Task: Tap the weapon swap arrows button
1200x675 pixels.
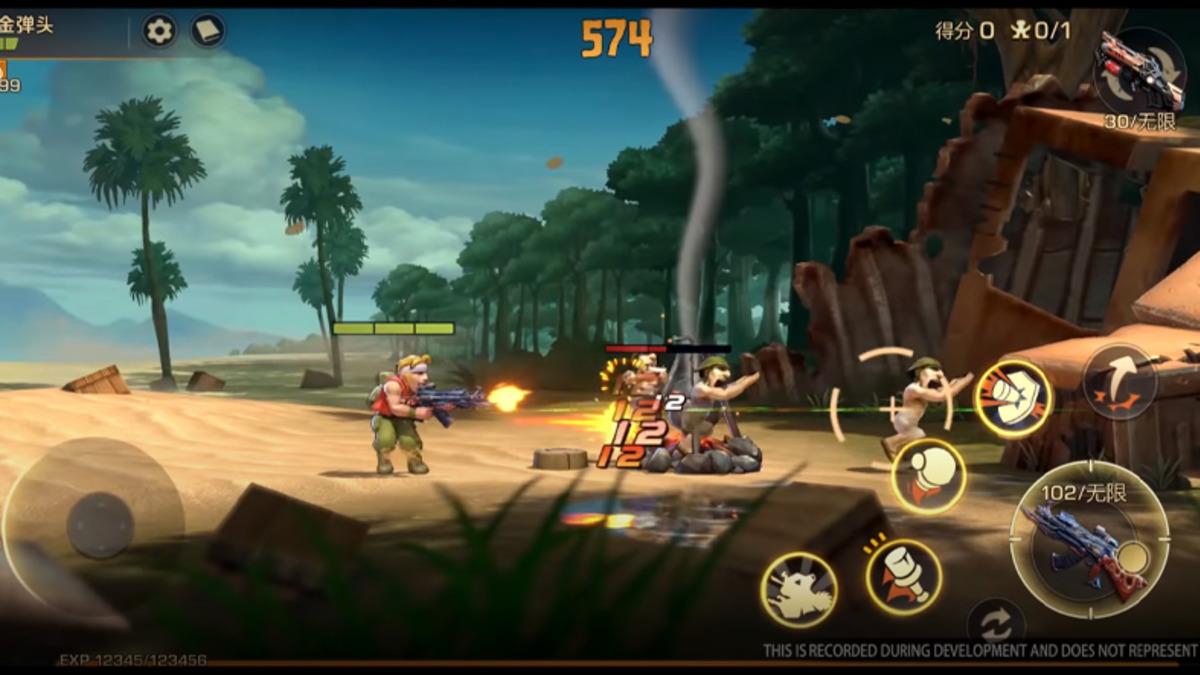Action: click(x=995, y=624)
